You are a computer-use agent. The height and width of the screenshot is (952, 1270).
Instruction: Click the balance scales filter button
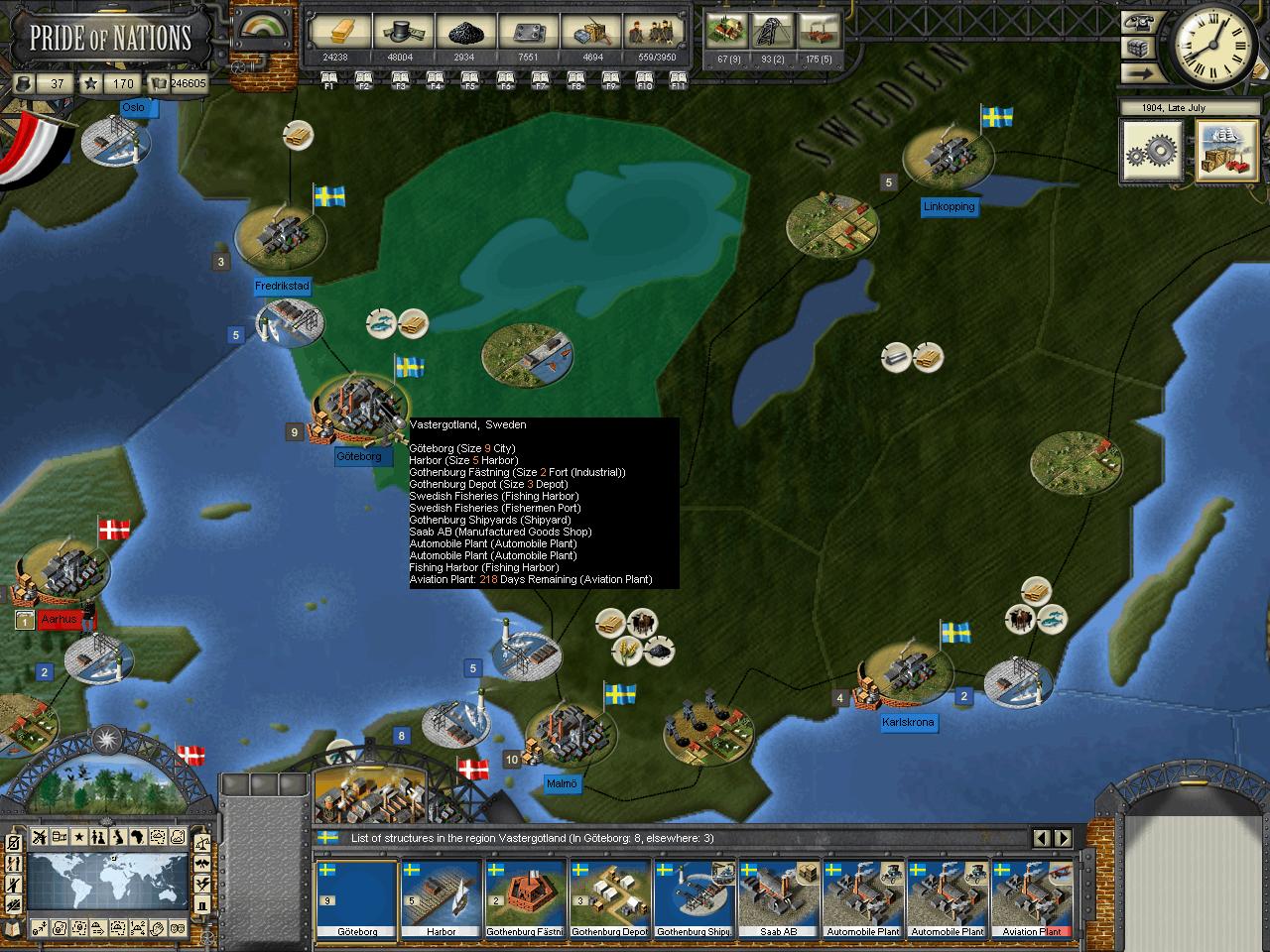(x=202, y=843)
